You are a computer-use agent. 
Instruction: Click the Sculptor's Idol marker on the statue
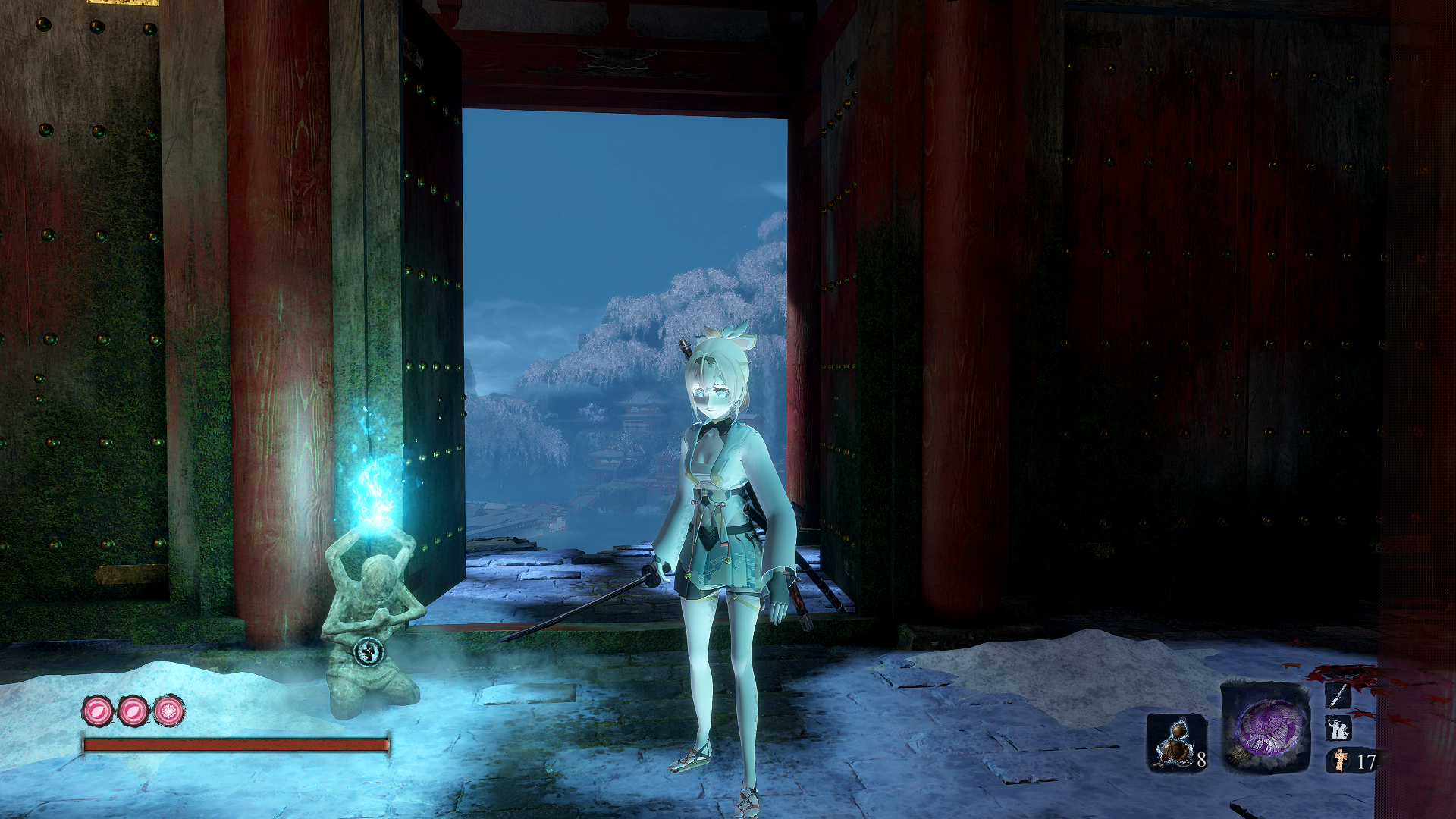tap(371, 651)
